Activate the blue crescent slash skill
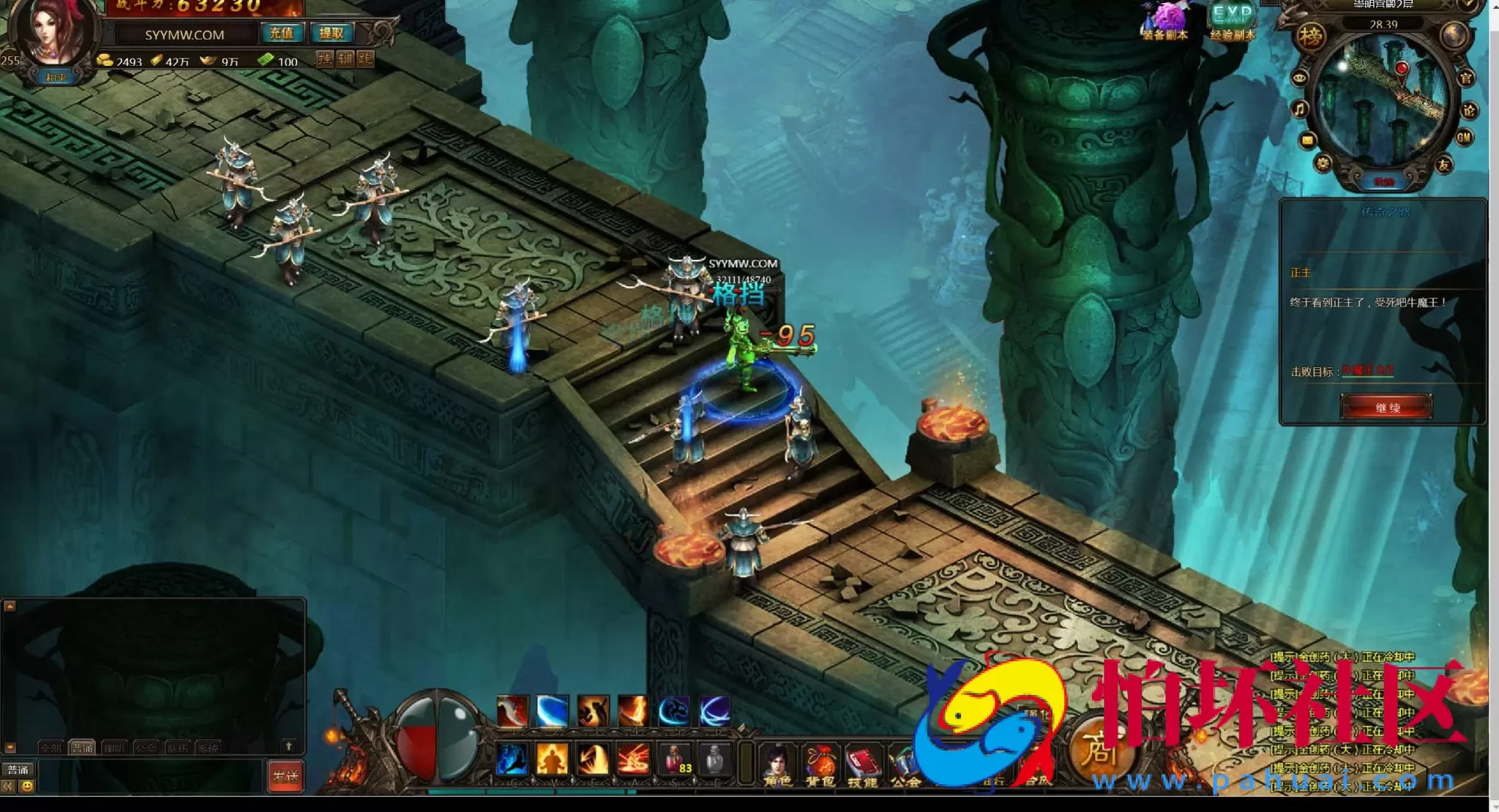Viewport: 1499px width, 812px height. tap(552, 710)
